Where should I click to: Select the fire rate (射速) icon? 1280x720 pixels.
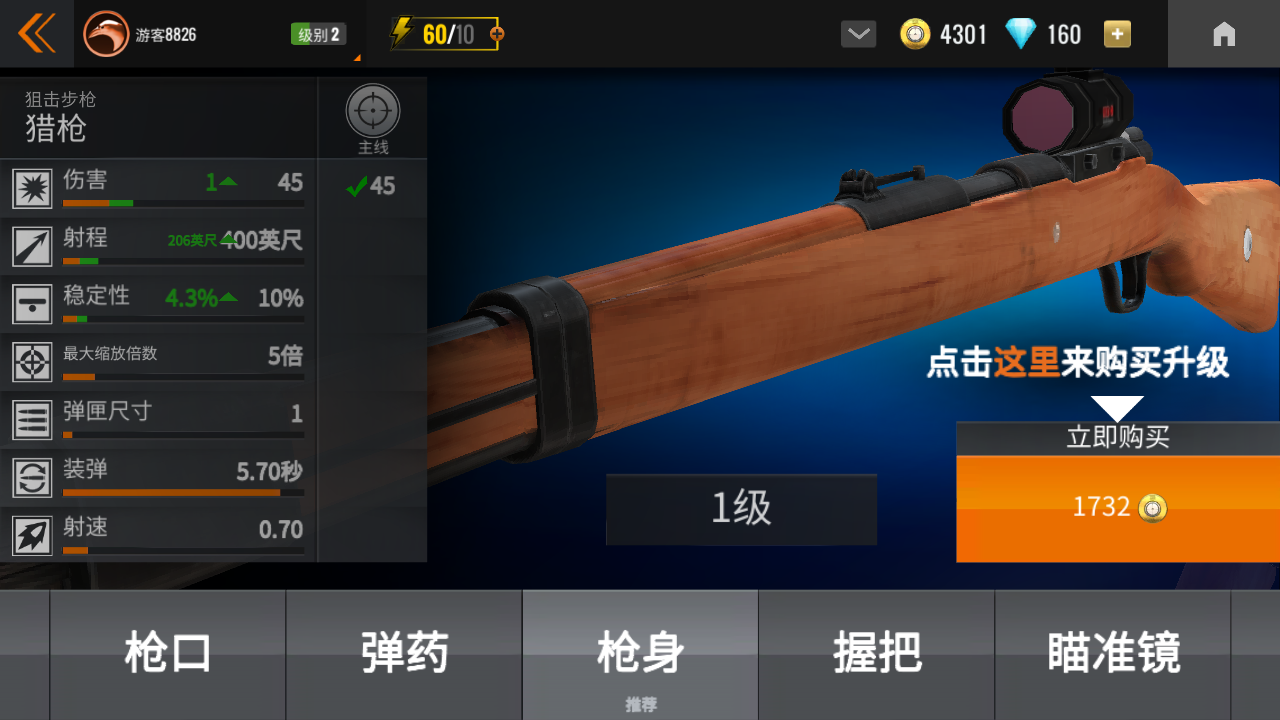pyautogui.click(x=32, y=535)
